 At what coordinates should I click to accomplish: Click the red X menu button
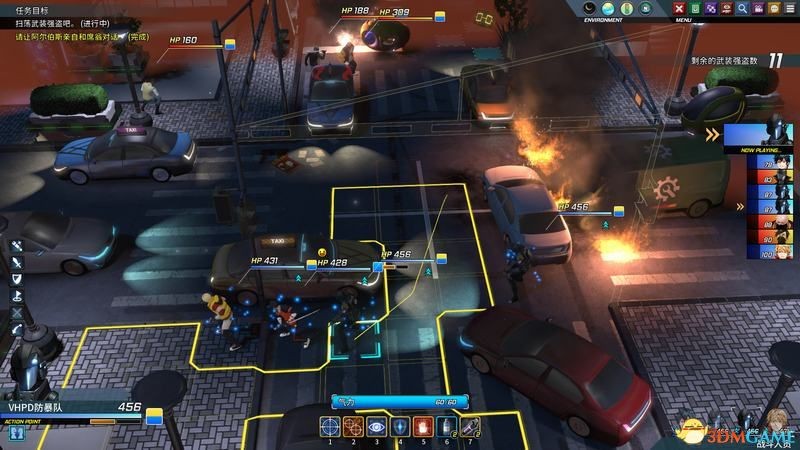[681, 8]
